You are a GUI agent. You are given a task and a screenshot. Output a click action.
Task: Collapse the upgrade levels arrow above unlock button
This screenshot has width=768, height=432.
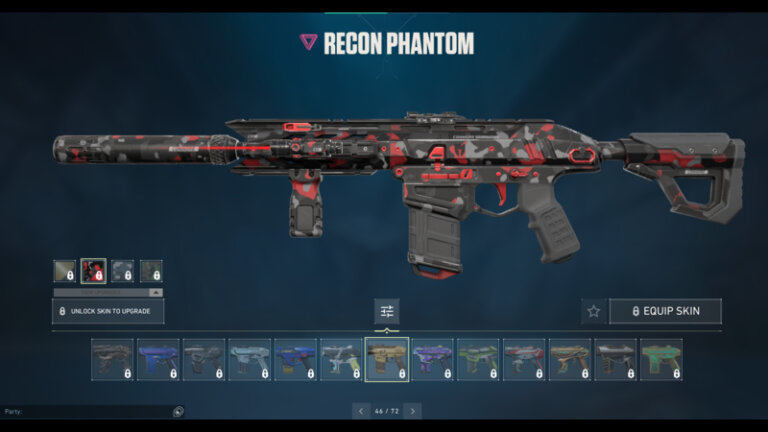(x=155, y=292)
